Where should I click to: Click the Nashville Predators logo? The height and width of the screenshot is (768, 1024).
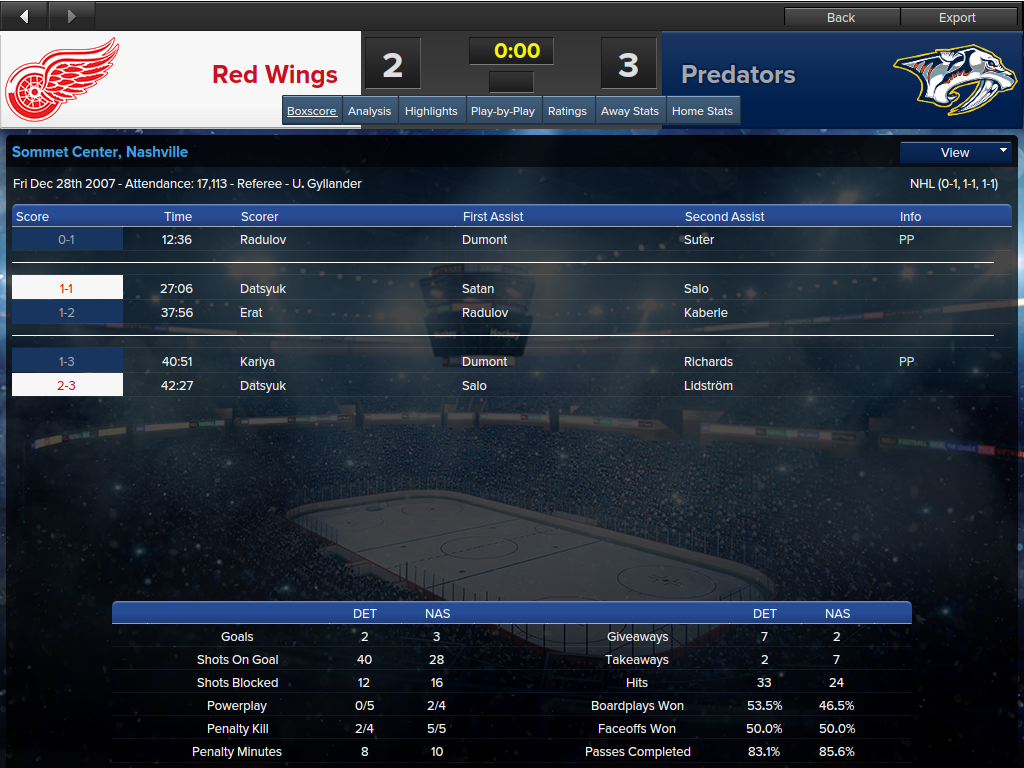(947, 78)
